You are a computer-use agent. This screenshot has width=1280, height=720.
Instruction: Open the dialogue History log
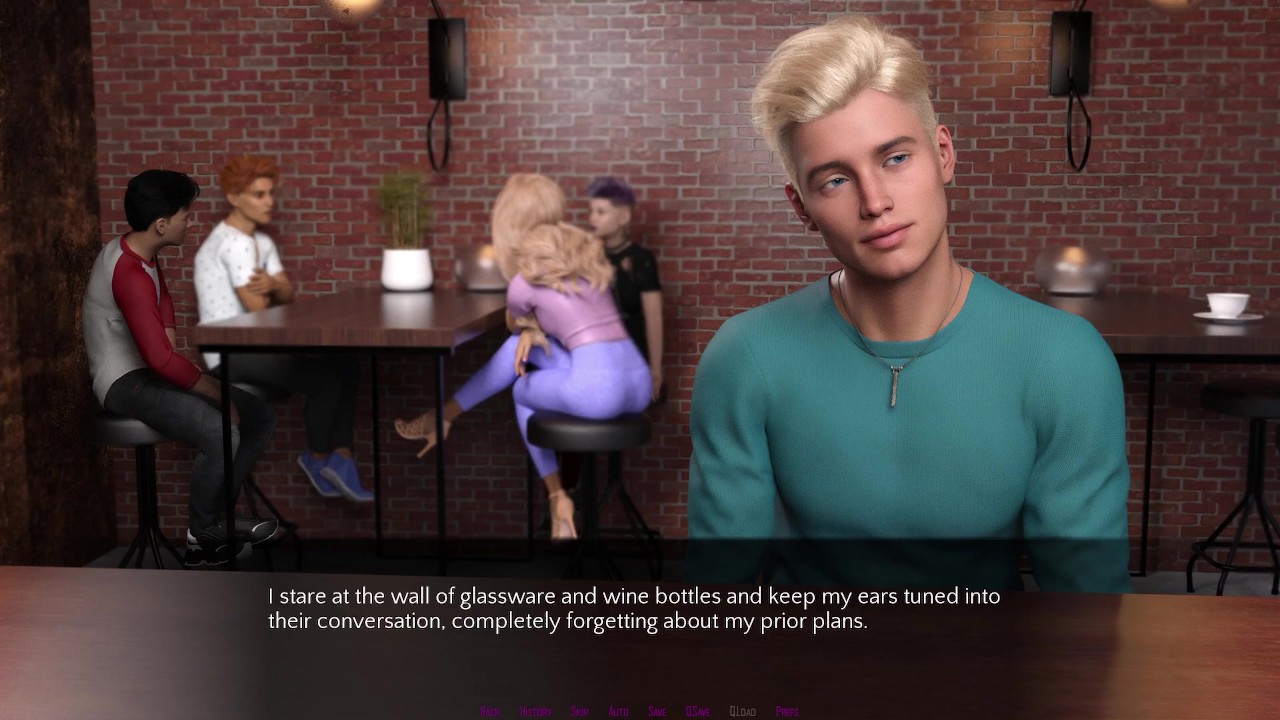[x=535, y=711]
